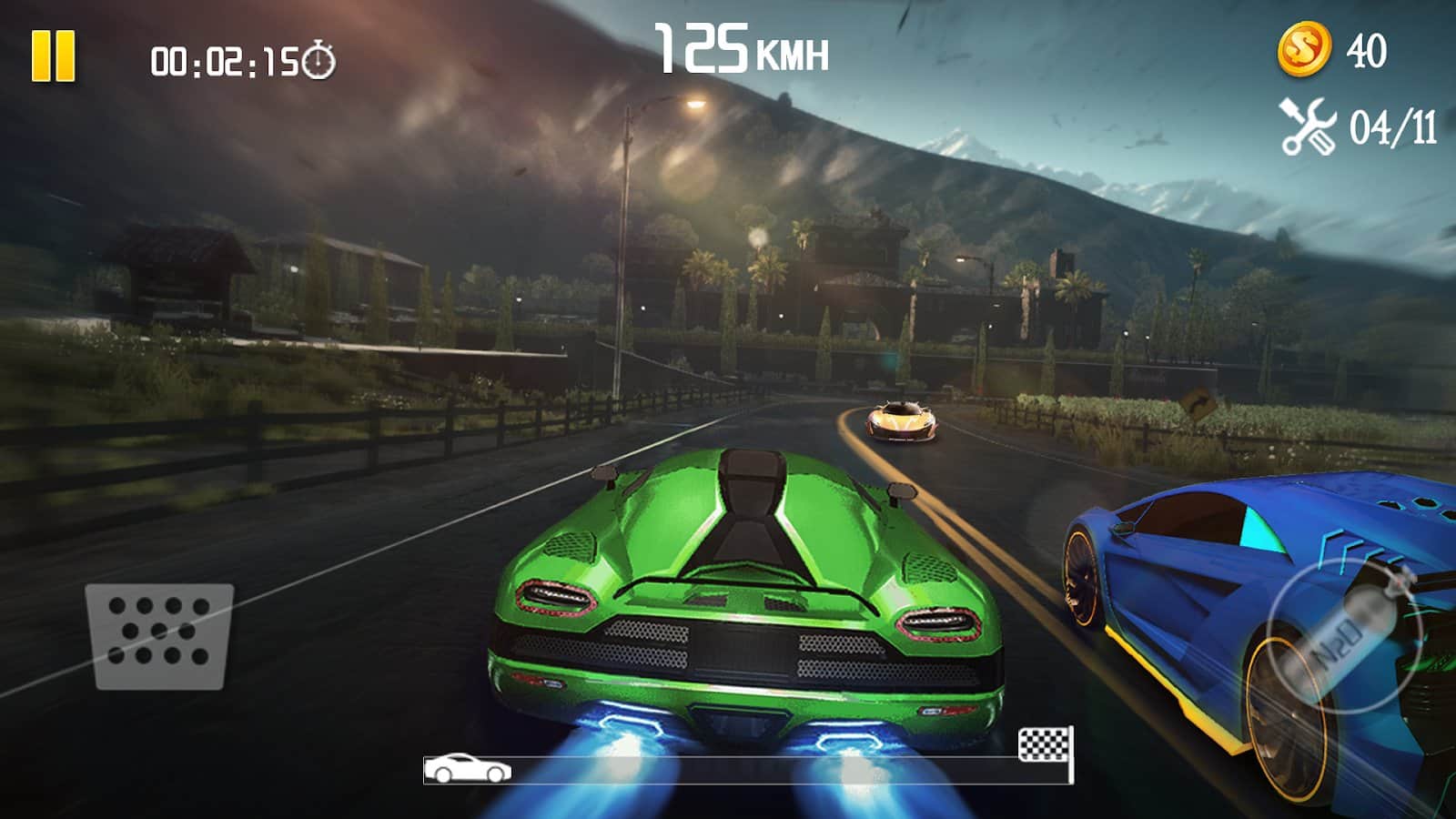1456x819 pixels.
Task: Activate the N2O nitro boost
Action: [x=1342, y=632]
